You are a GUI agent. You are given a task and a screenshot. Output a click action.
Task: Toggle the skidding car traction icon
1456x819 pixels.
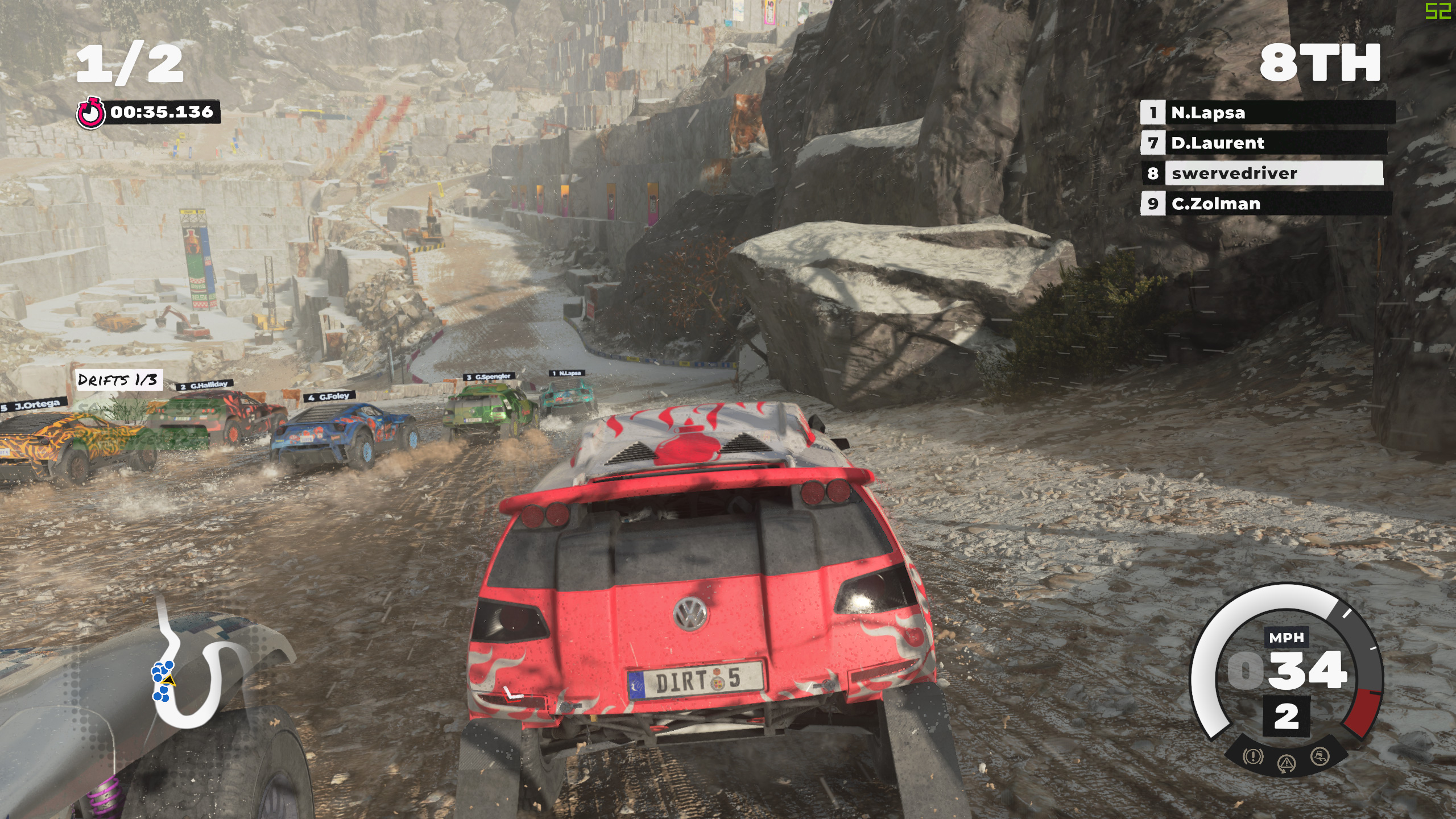tap(1320, 756)
